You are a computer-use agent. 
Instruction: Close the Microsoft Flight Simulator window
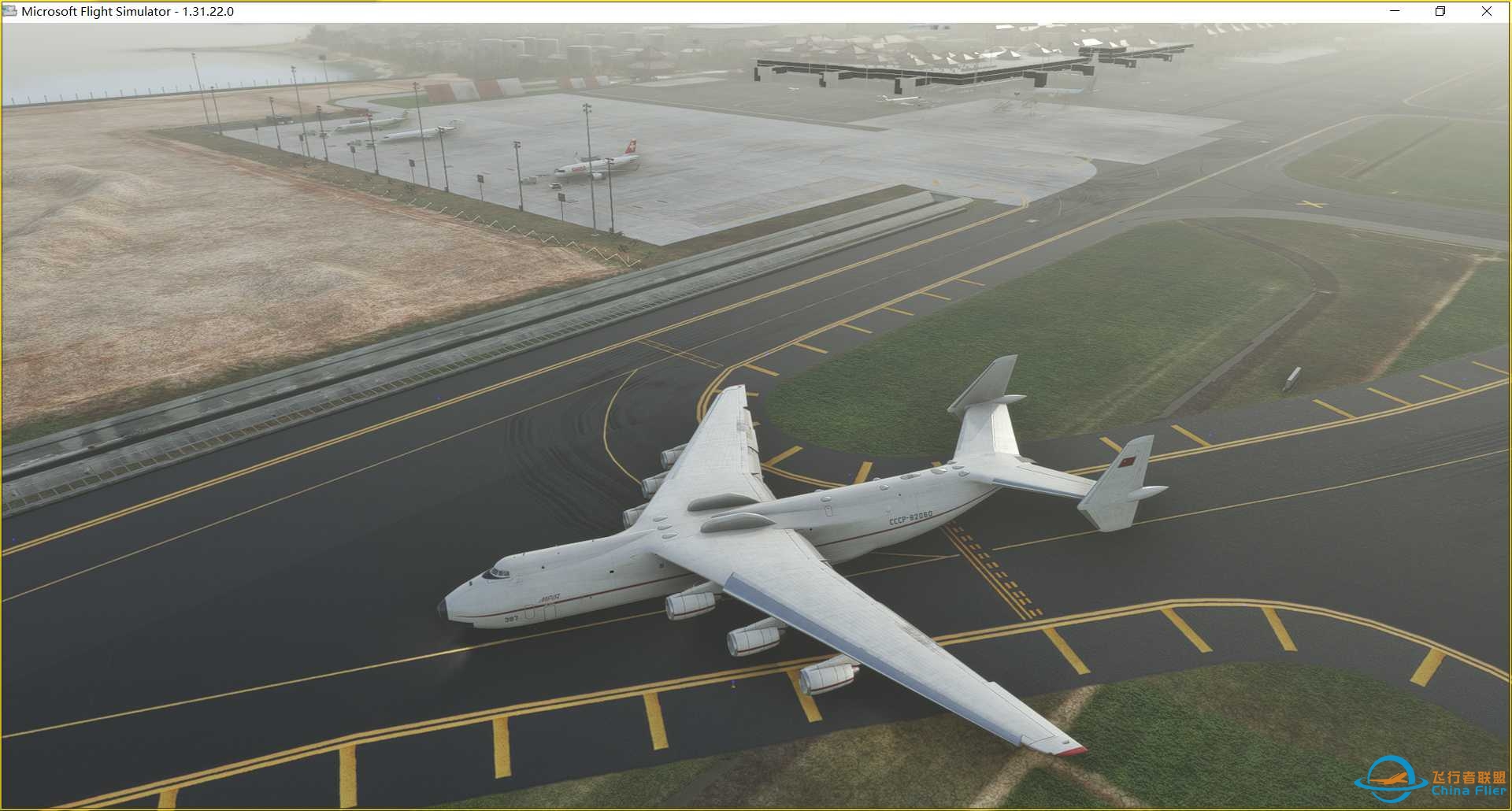pyautogui.click(x=1487, y=11)
